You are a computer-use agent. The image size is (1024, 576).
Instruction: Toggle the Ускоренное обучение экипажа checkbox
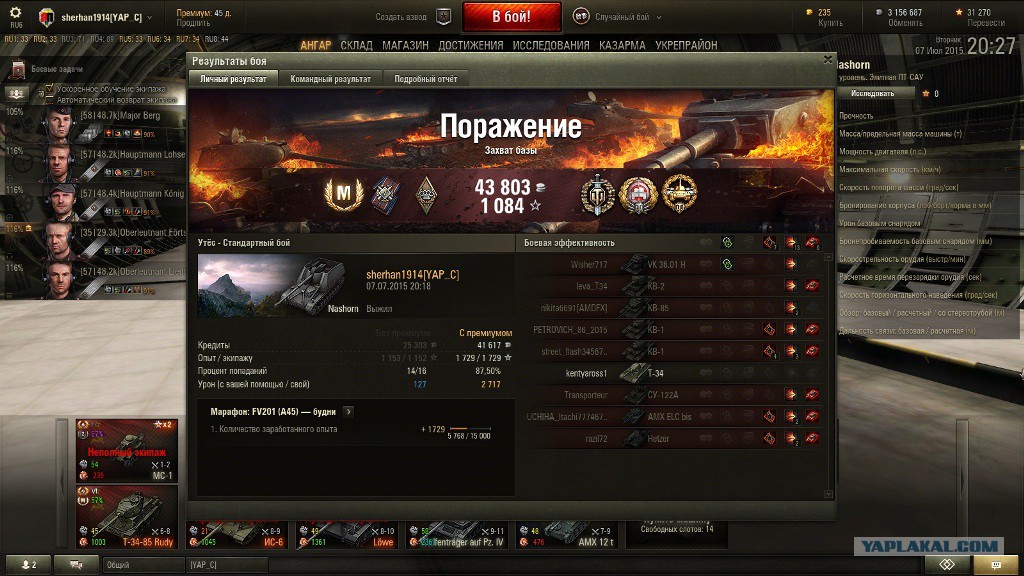tap(48, 90)
